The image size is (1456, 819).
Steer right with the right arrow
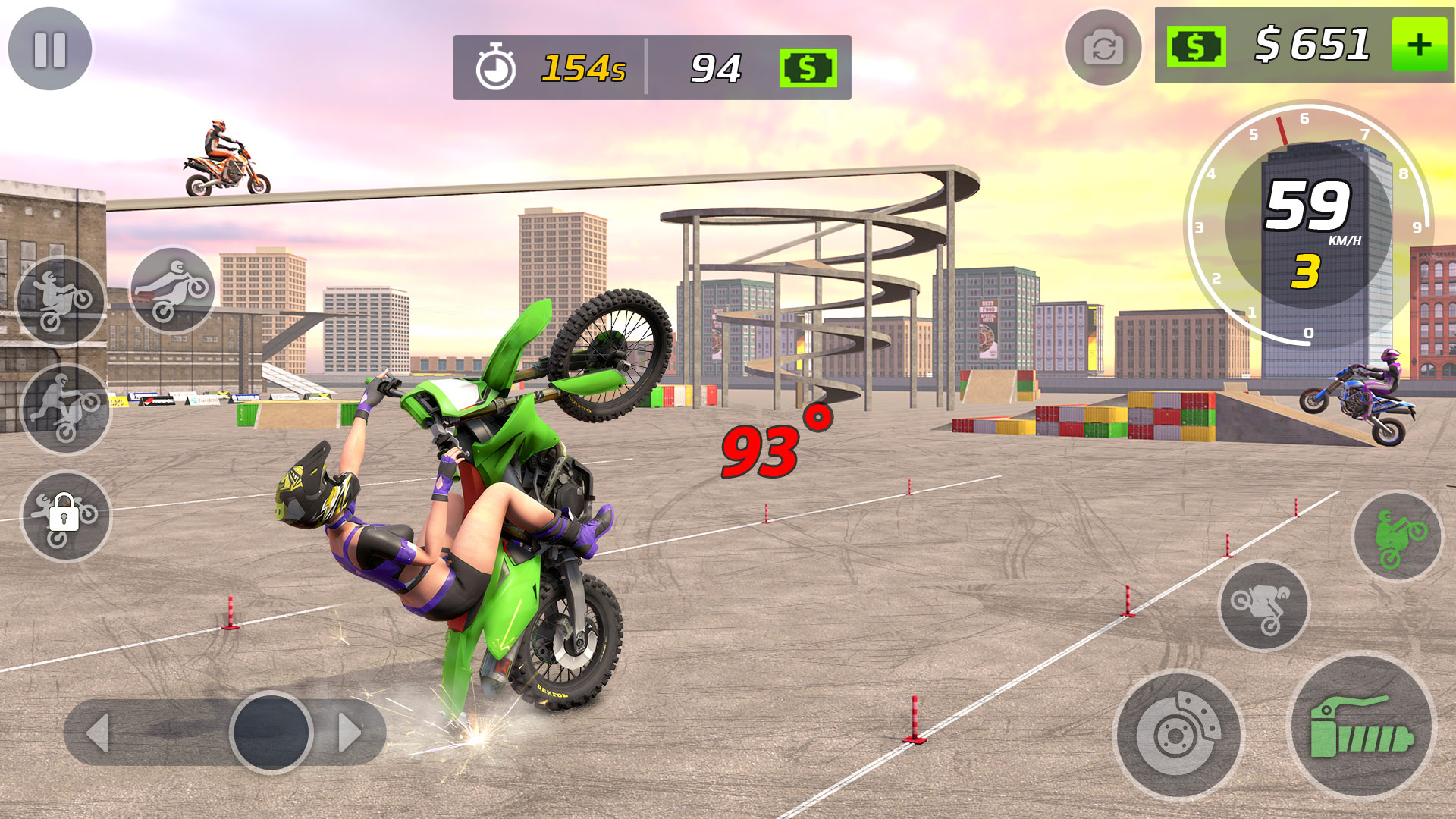coord(349,733)
